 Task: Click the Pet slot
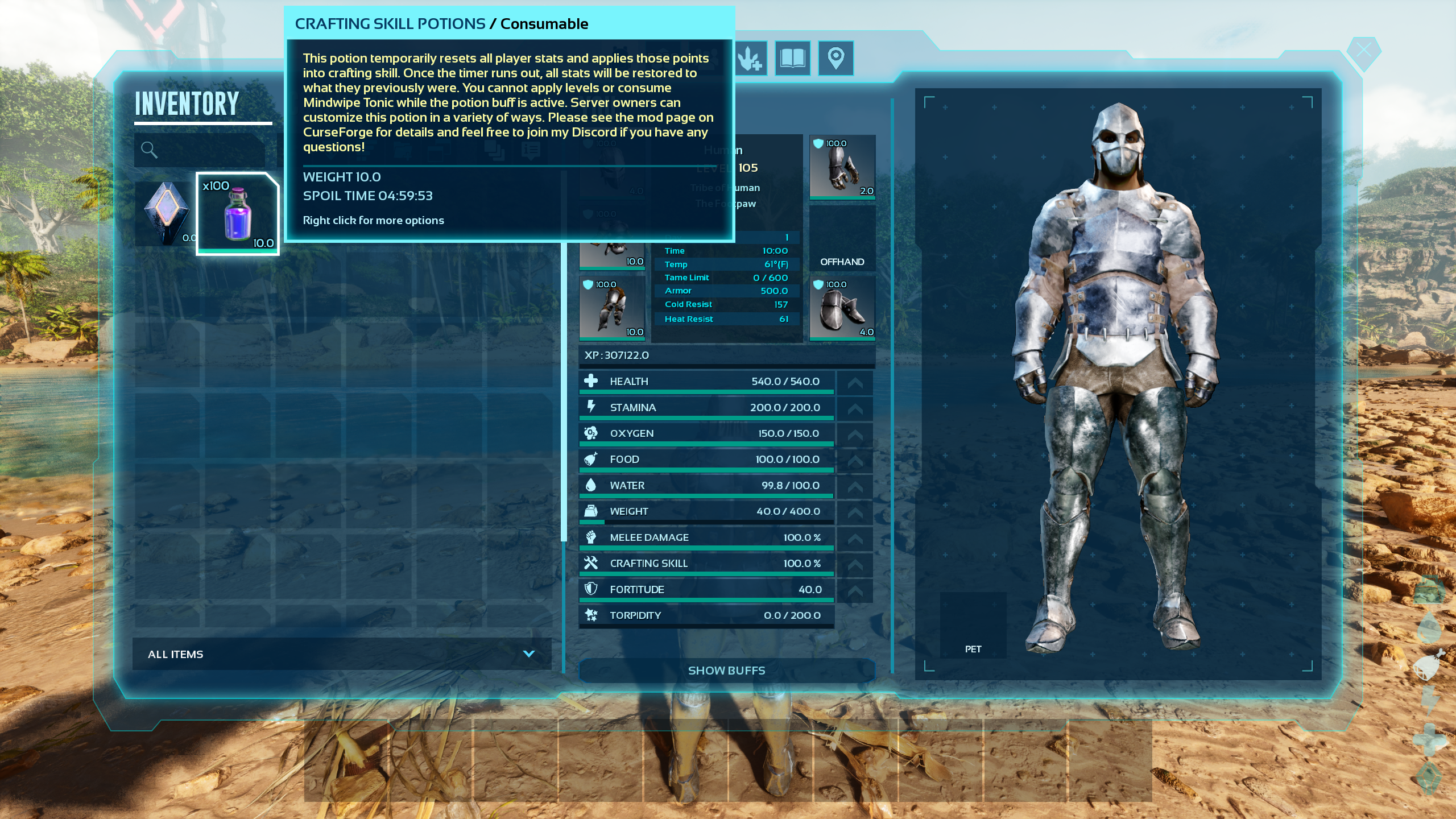point(973,625)
